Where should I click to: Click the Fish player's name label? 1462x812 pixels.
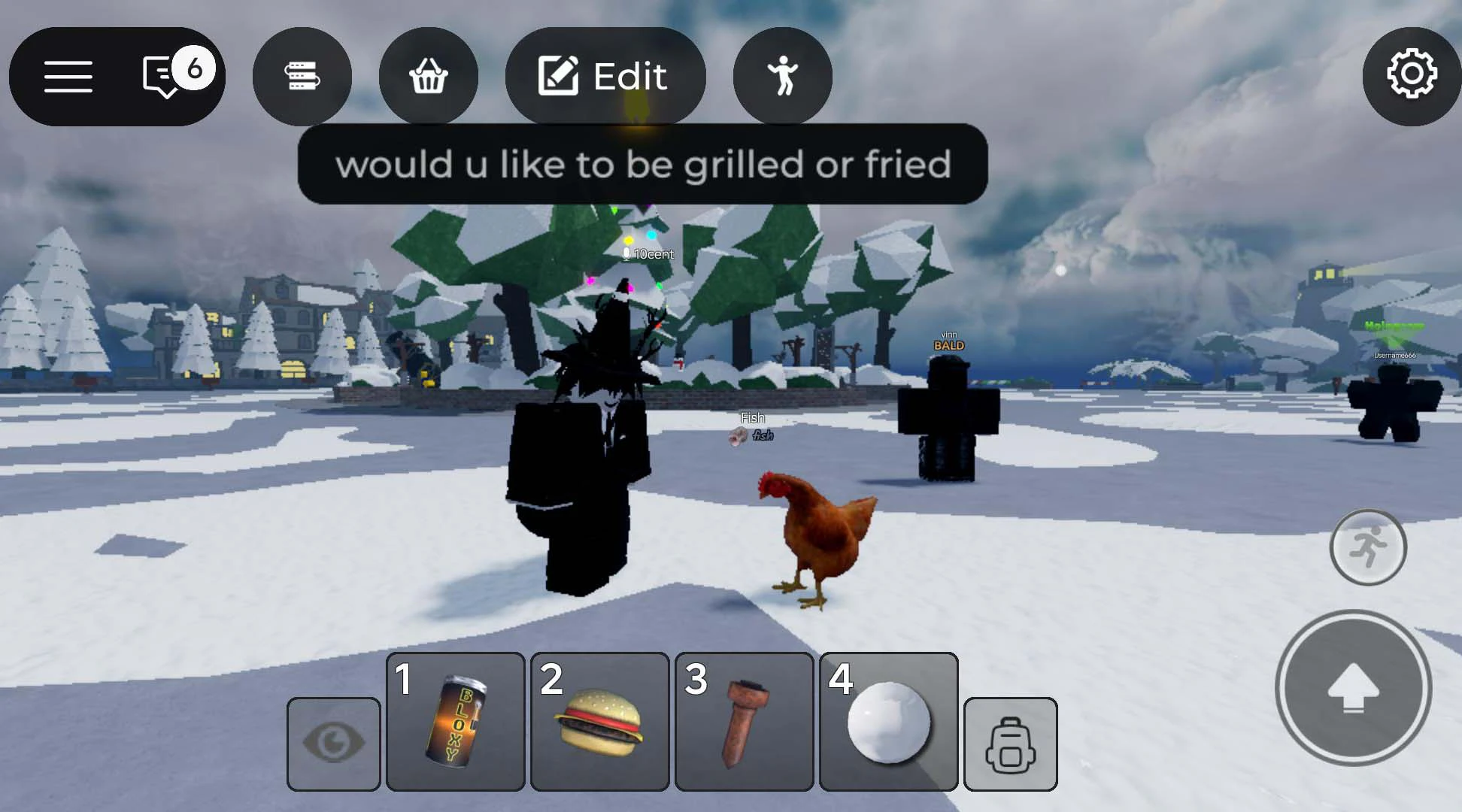click(751, 417)
